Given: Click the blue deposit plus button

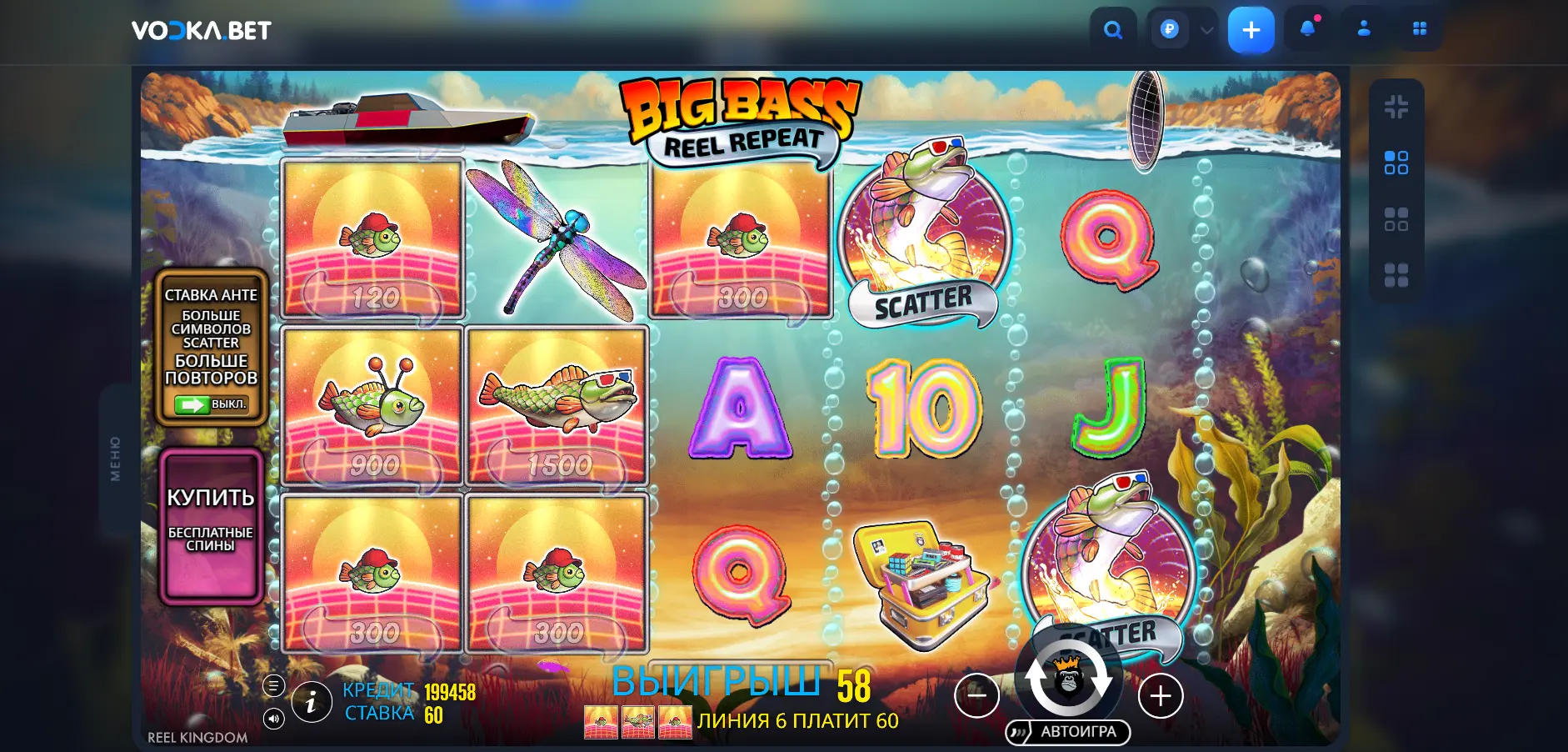Looking at the screenshot, I should point(1251,31).
